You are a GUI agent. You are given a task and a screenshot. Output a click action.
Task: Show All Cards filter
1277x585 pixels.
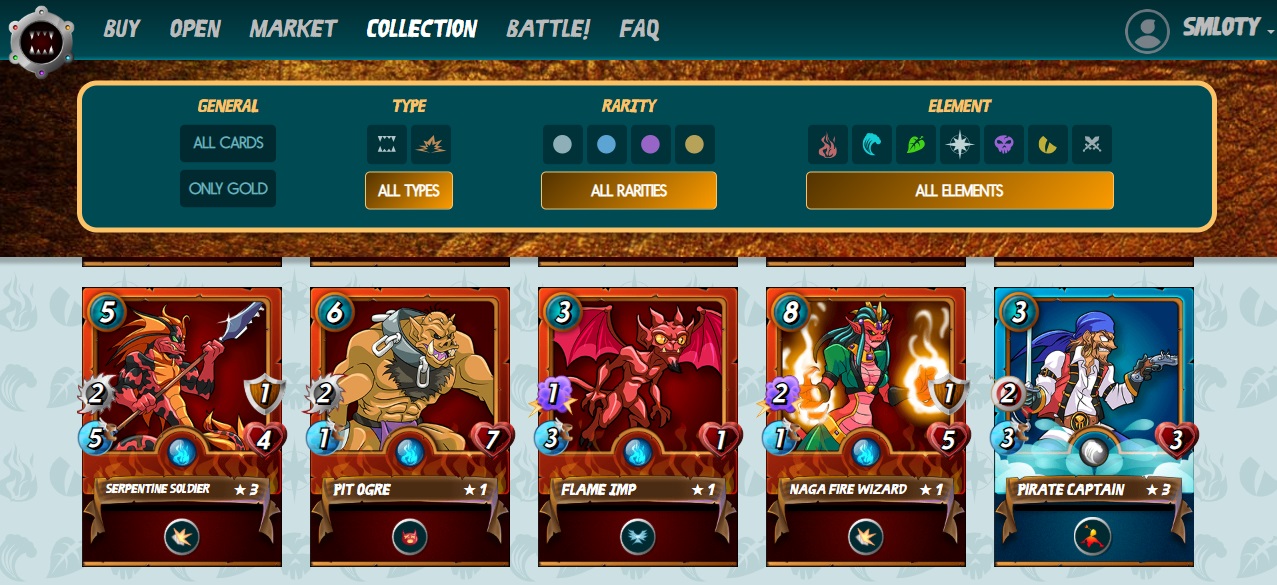coord(228,143)
